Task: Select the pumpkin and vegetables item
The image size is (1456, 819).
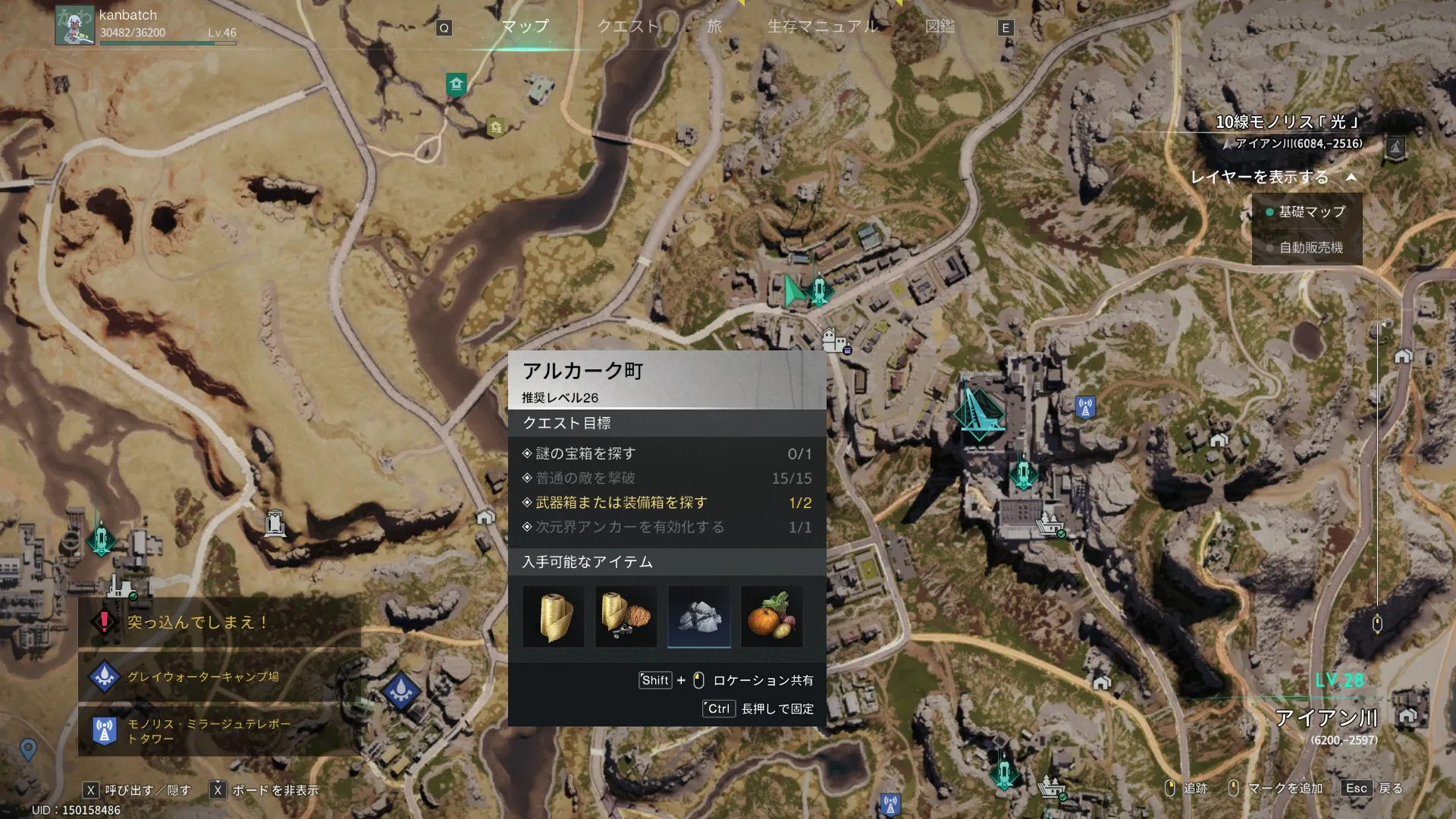Action: pyautogui.click(x=771, y=617)
